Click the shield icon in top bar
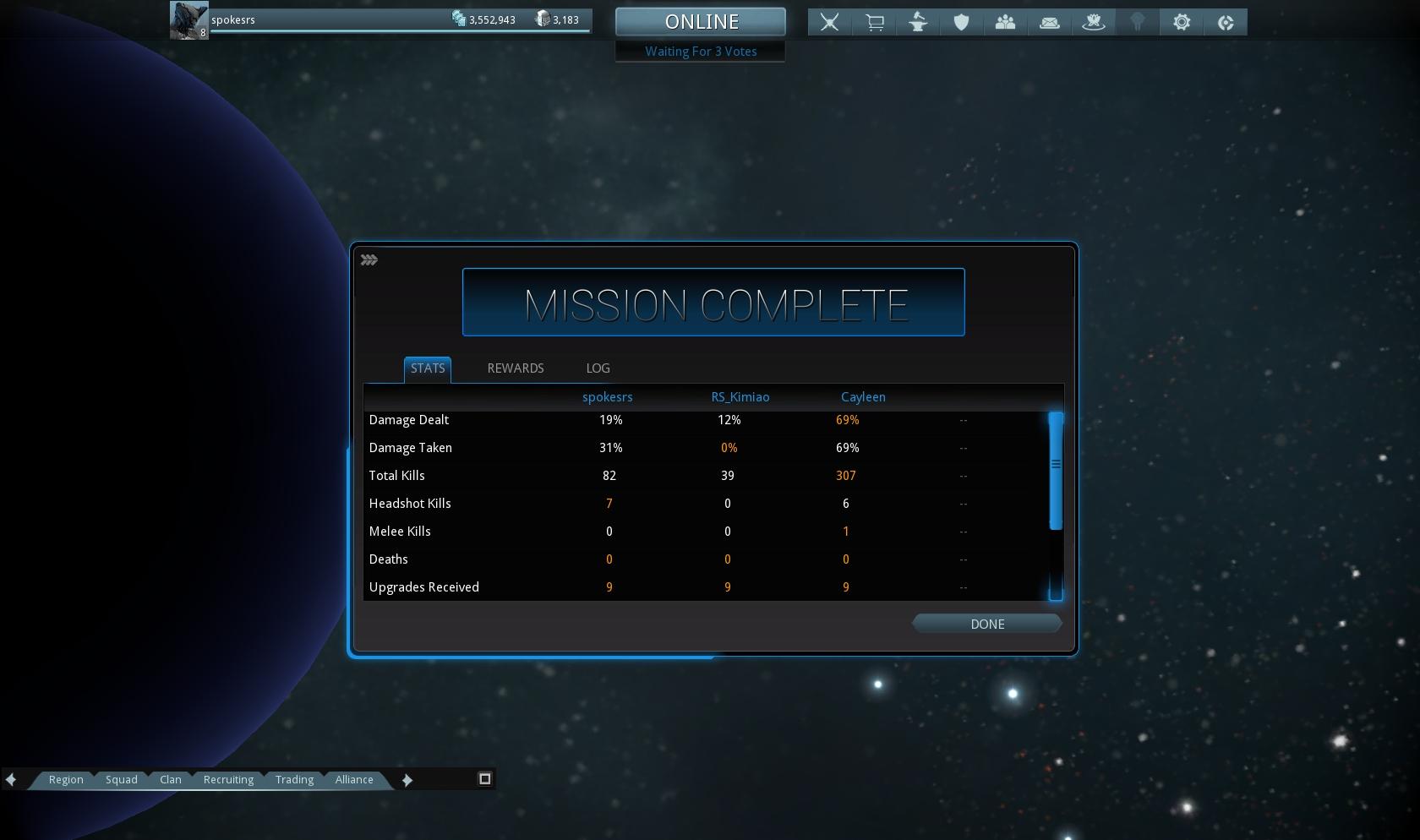The image size is (1420, 840). [x=961, y=22]
